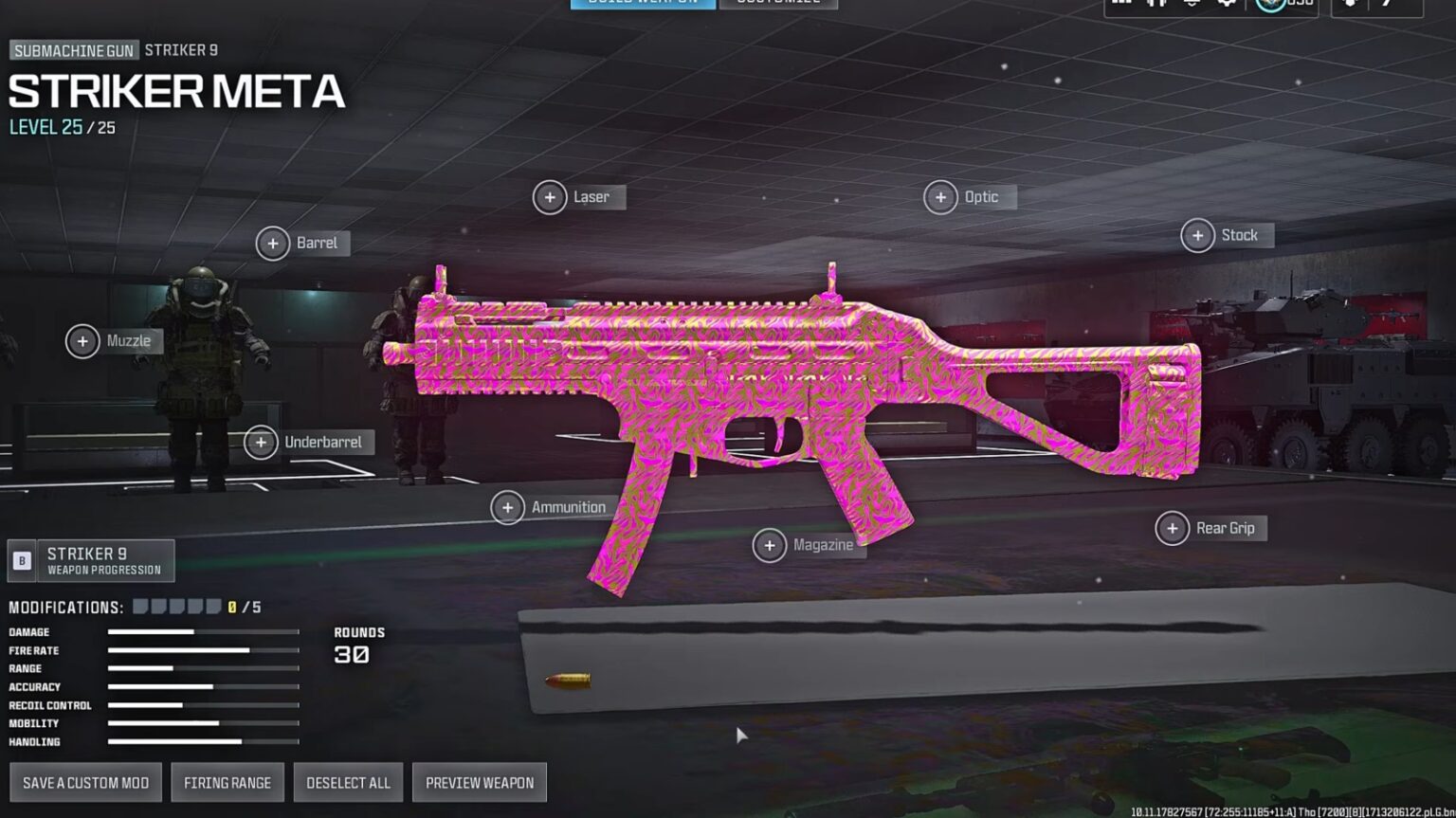This screenshot has width=1456, height=818.
Task: Choose an Ammunition attachment
Action: (508, 507)
